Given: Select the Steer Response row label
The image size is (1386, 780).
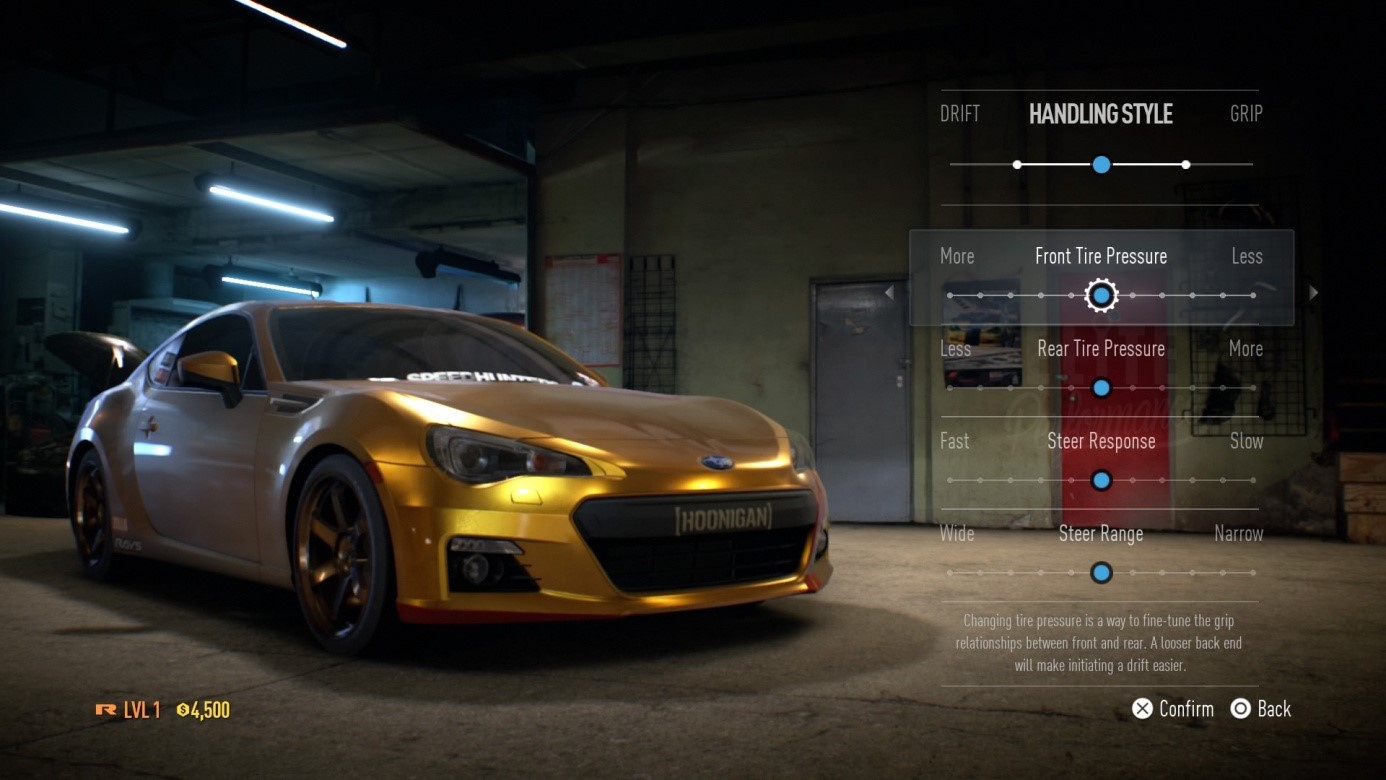Looking at the screenshot, I should pyautogui.click(x=1101, y=441).
